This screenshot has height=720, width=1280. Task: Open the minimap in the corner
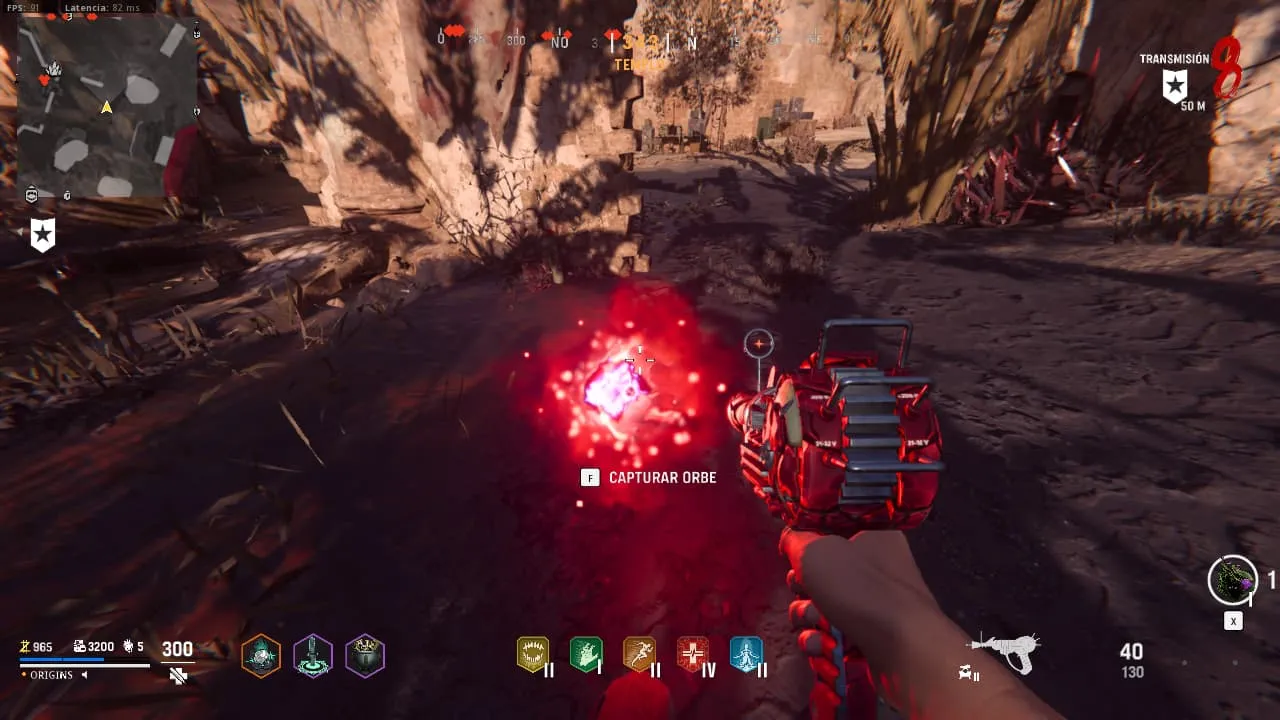pos(107,107)
